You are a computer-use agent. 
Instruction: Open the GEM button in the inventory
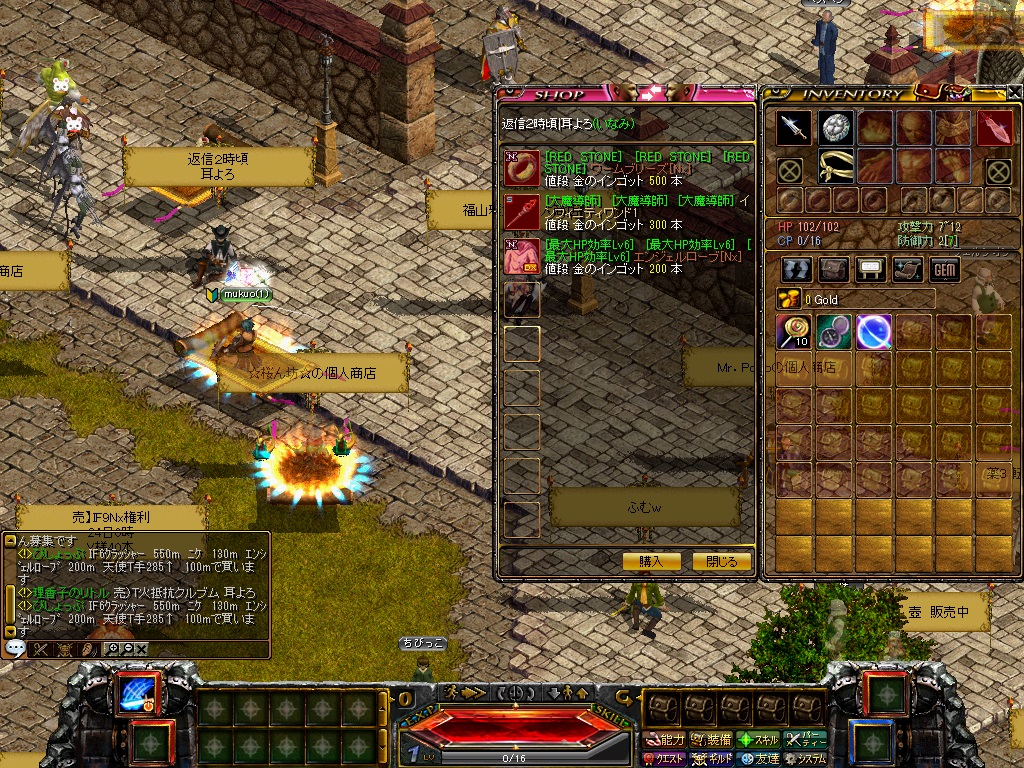point(945,269)
